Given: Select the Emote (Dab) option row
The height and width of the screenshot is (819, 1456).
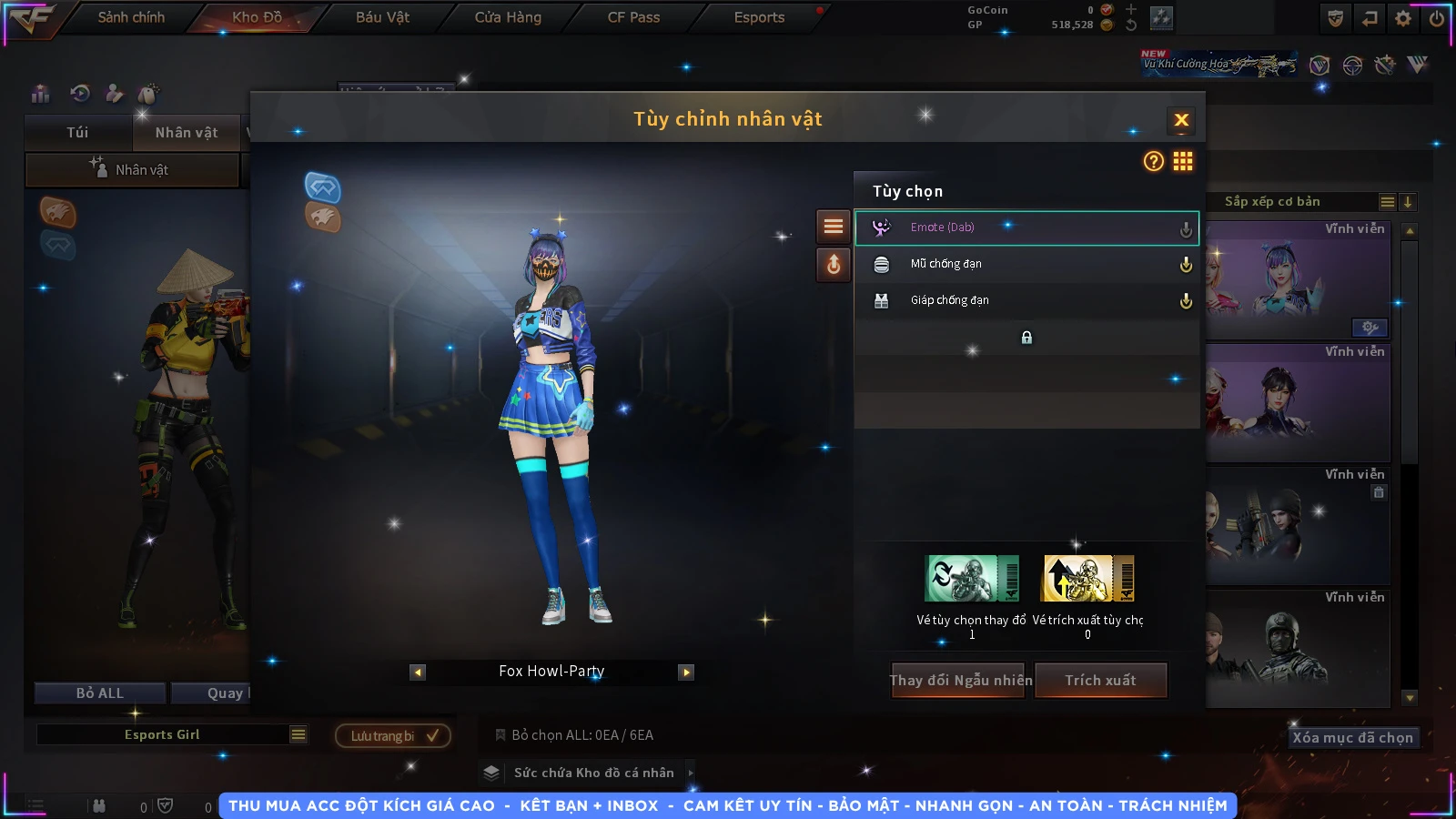Looking at the screenshot, I should (1026, 227).
